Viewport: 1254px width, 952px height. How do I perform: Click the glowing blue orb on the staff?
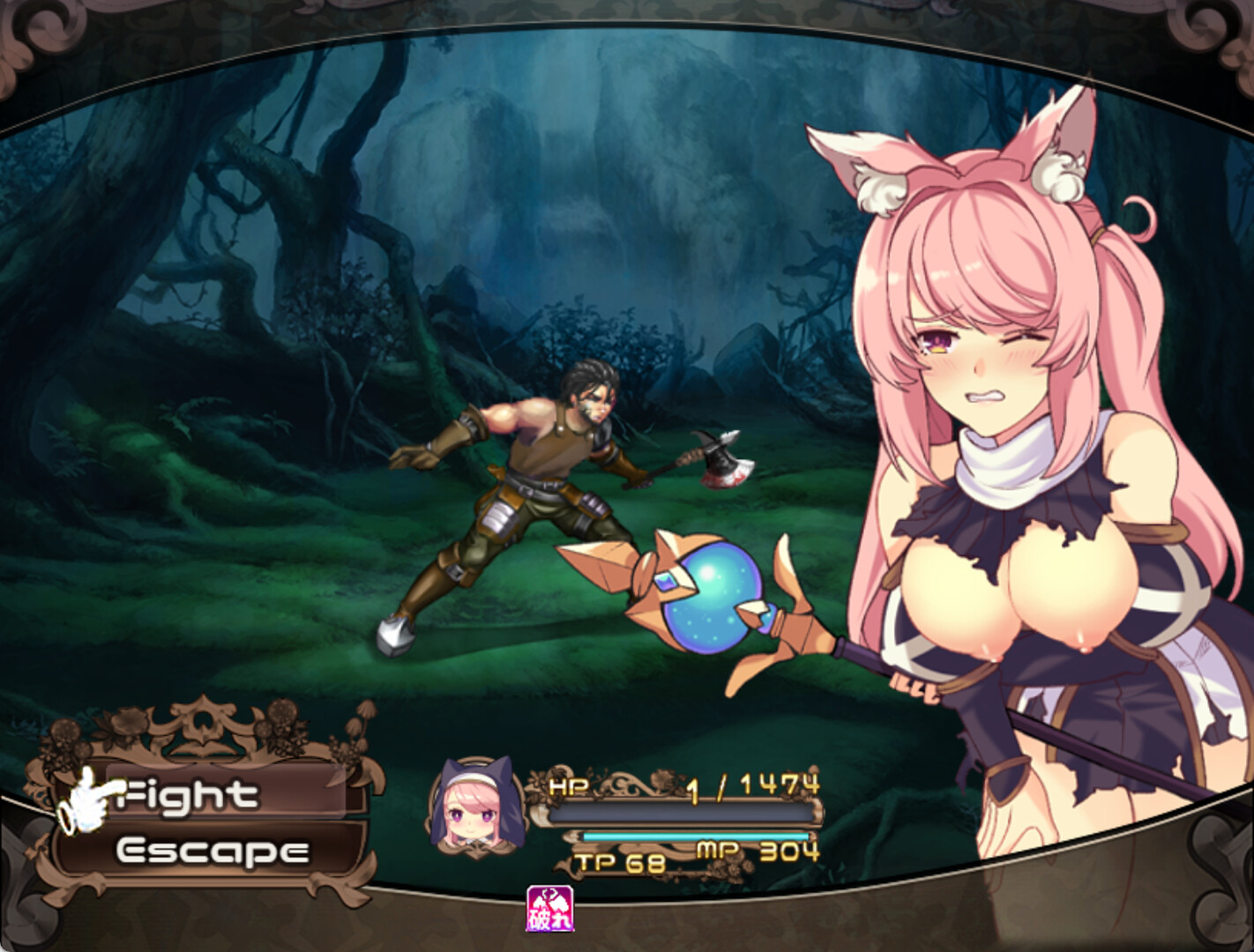(716, 597)
